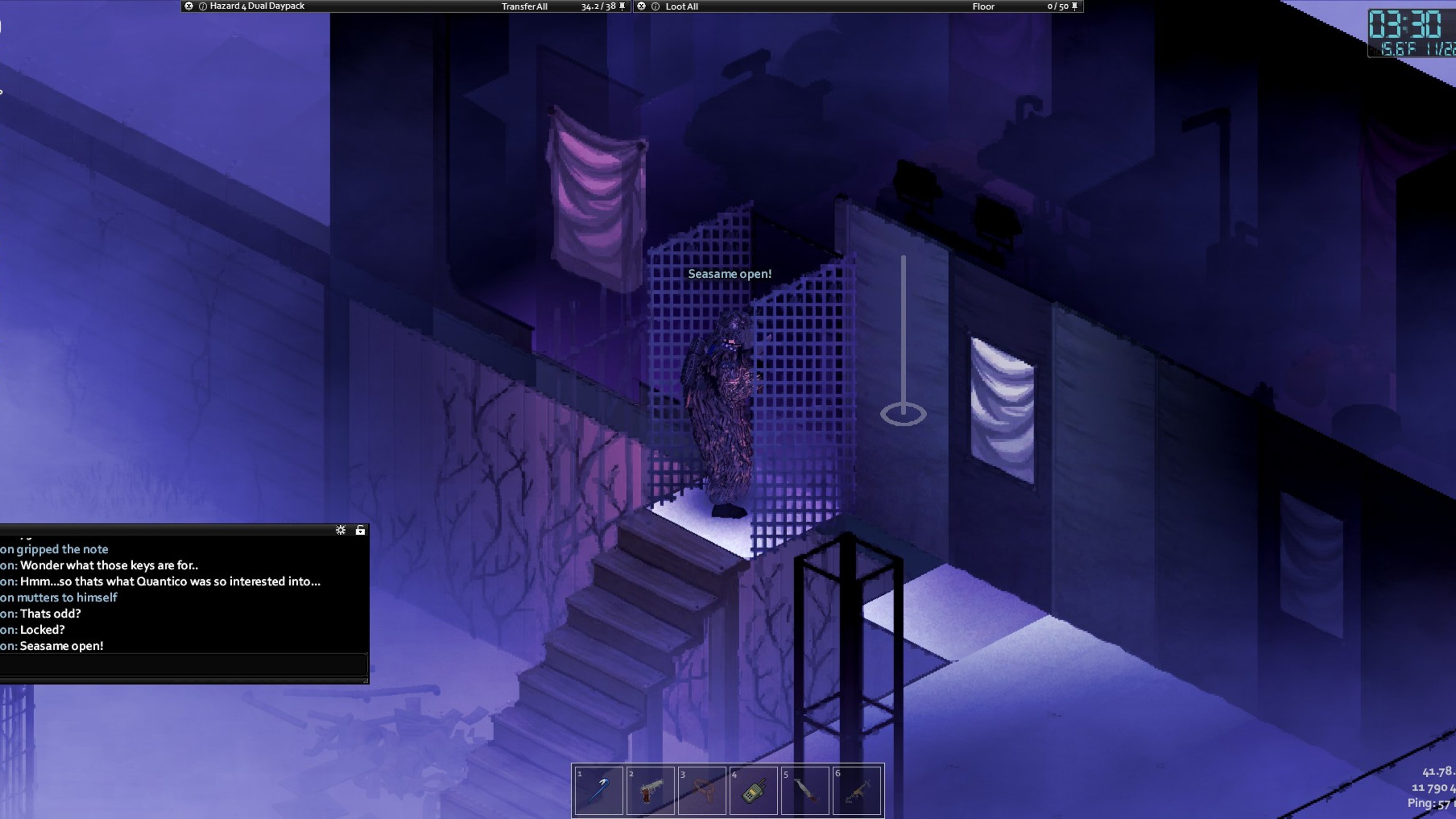Select the leather holster in hotbar slot 3
This screenshot has width=1456, height=819.
coord(702,790)
